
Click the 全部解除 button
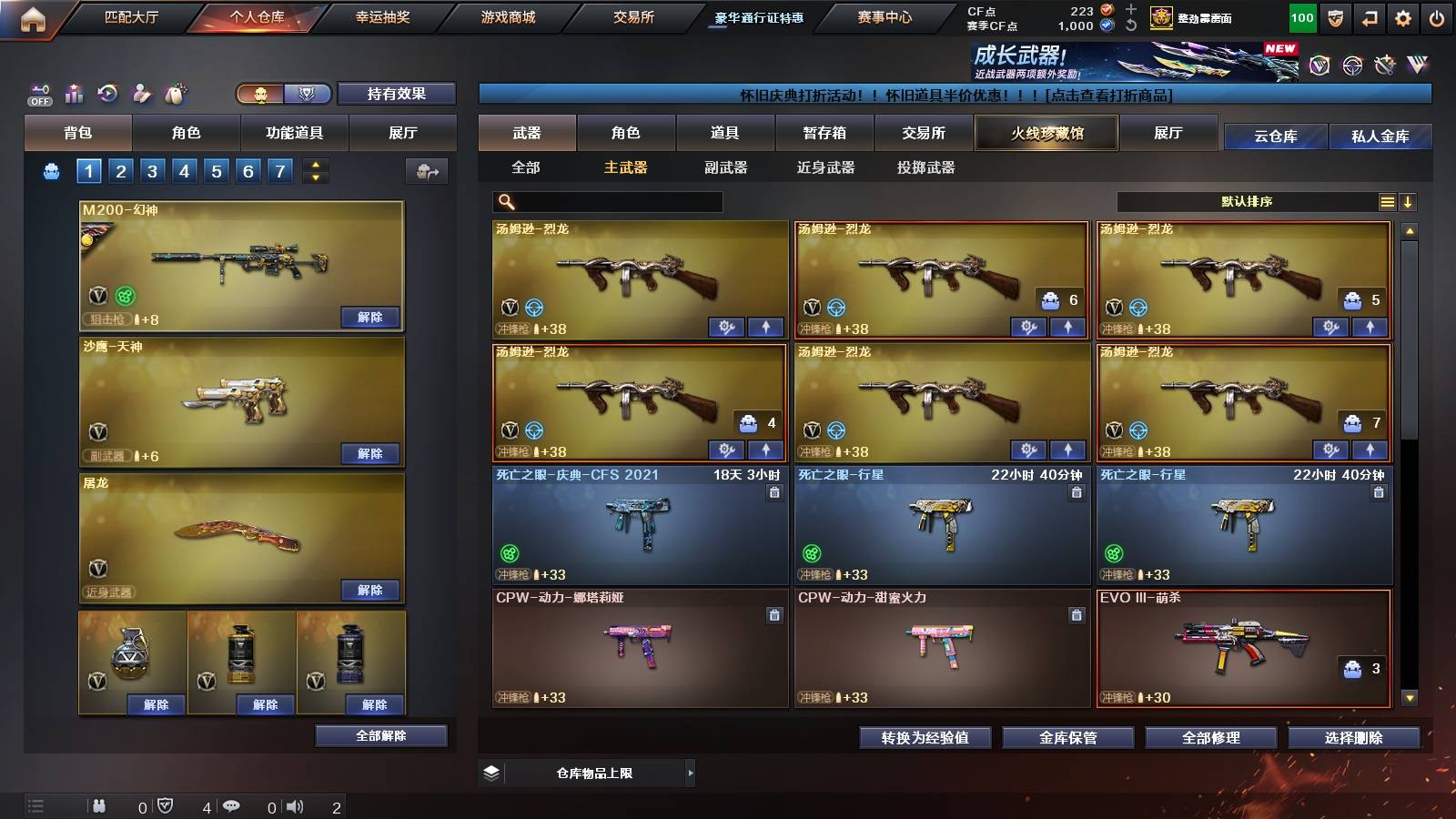(x=381, y=736)
